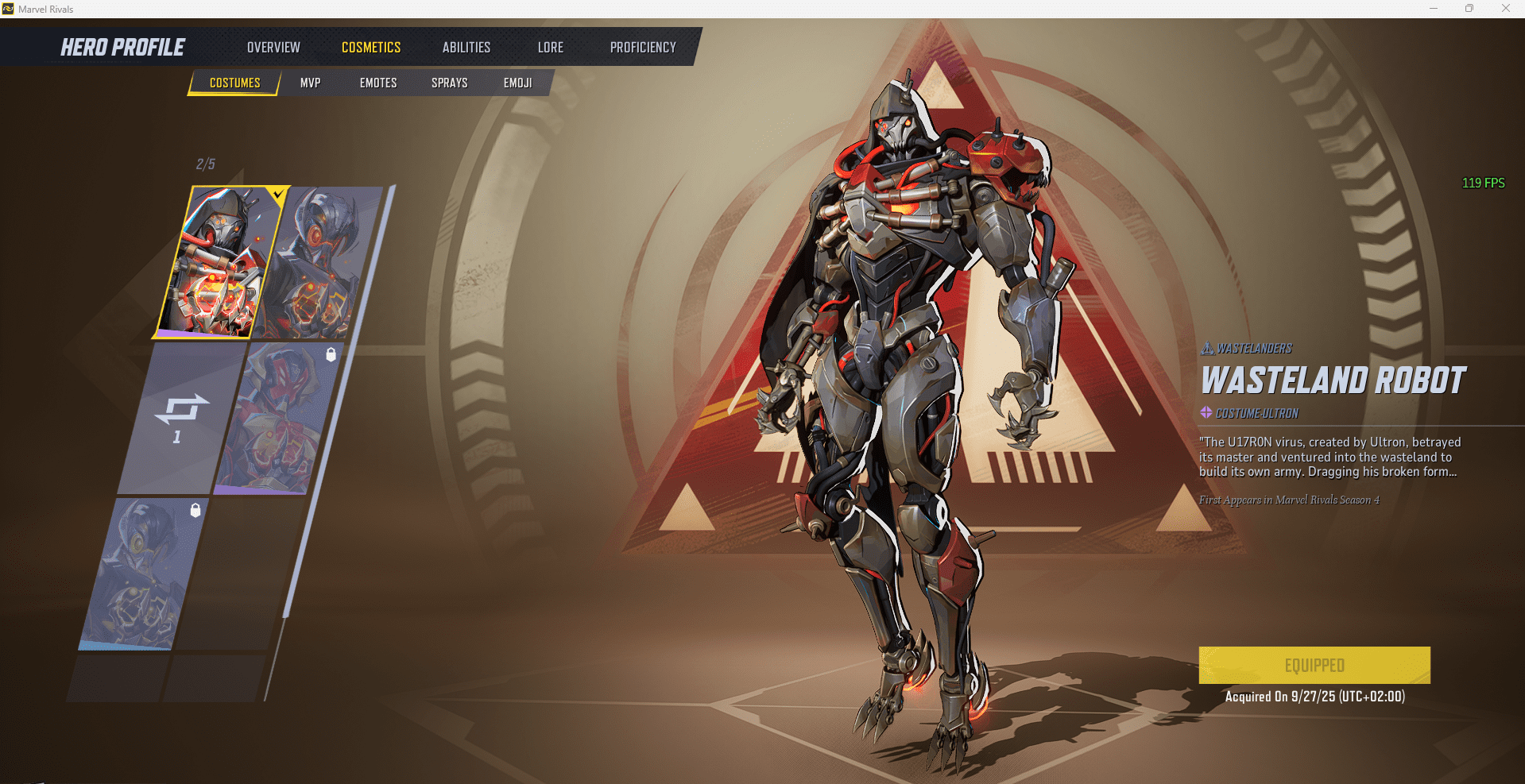This screenshot has height=784, width=1525.
Task: Switch to the Overview tab
Action: click(x=273, y=47)
